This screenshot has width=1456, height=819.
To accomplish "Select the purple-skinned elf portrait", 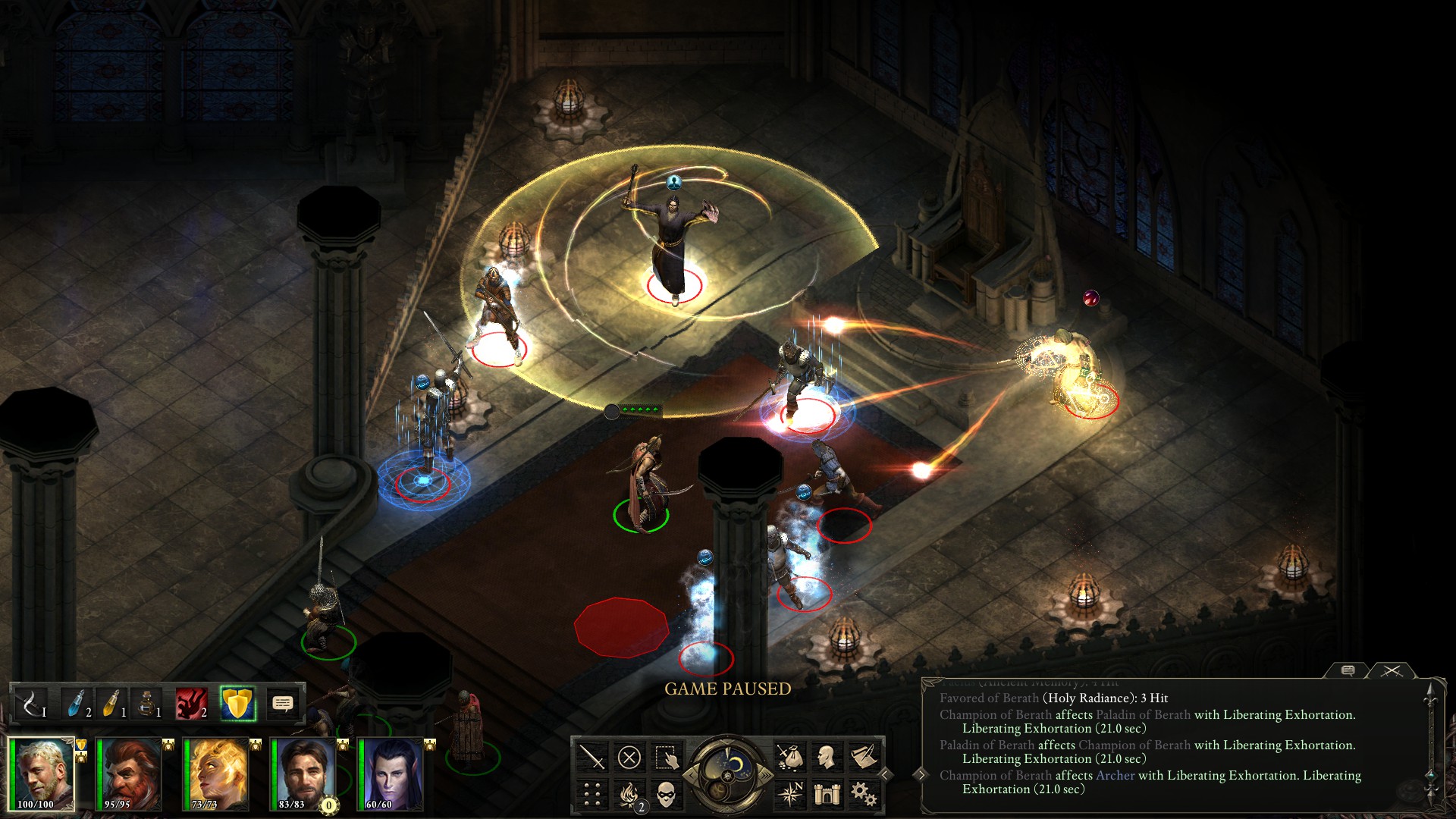I will click(x=391, y=773).
